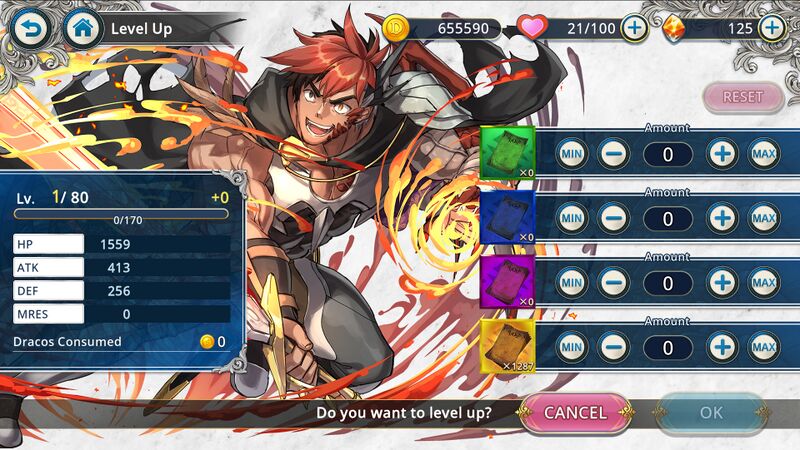Image resolution: width=800 pixels, height=450 pixels.
Task: Select the yellow book item
Action: click(x=508, y=347)
